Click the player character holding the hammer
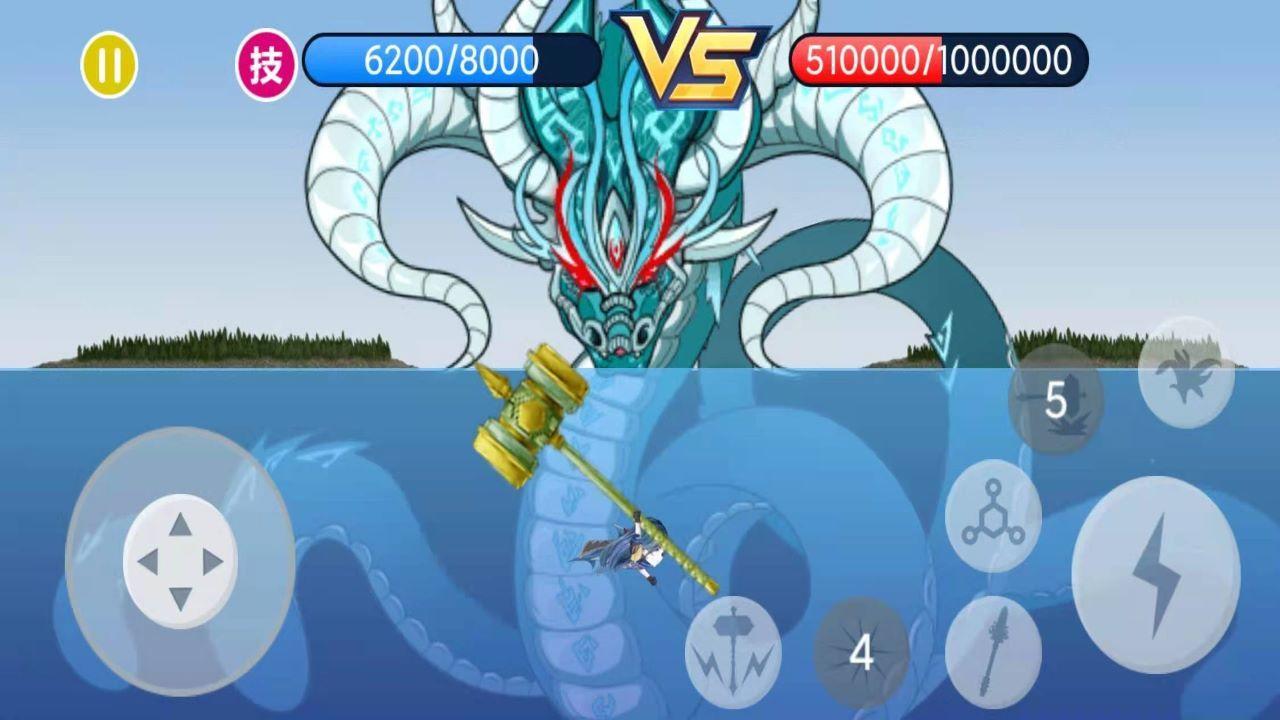Screen dimensions: 1280x720 point(630,550)
